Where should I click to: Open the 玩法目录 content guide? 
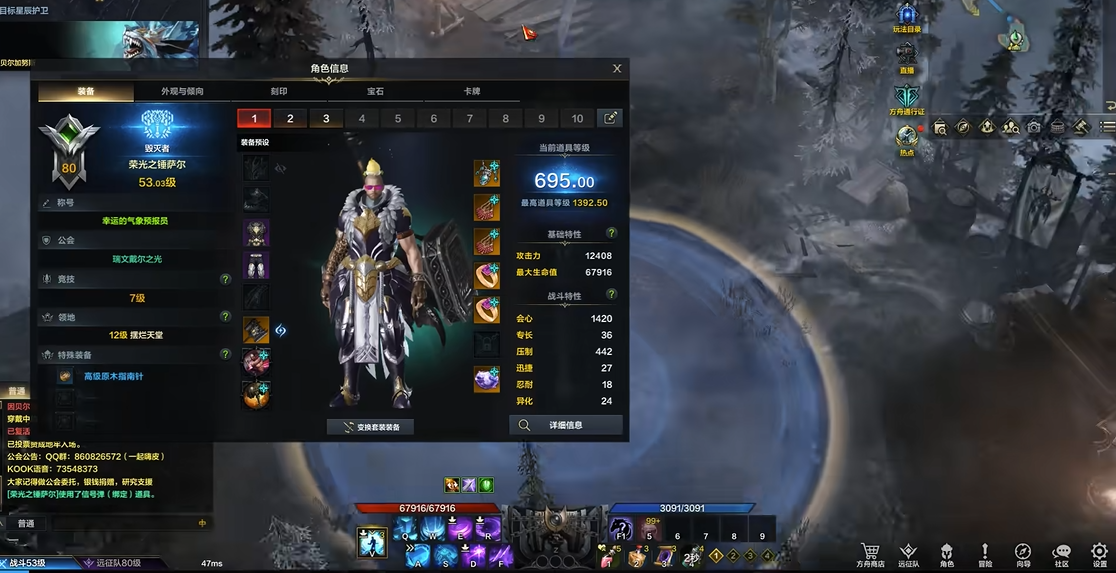pos(907,18)
